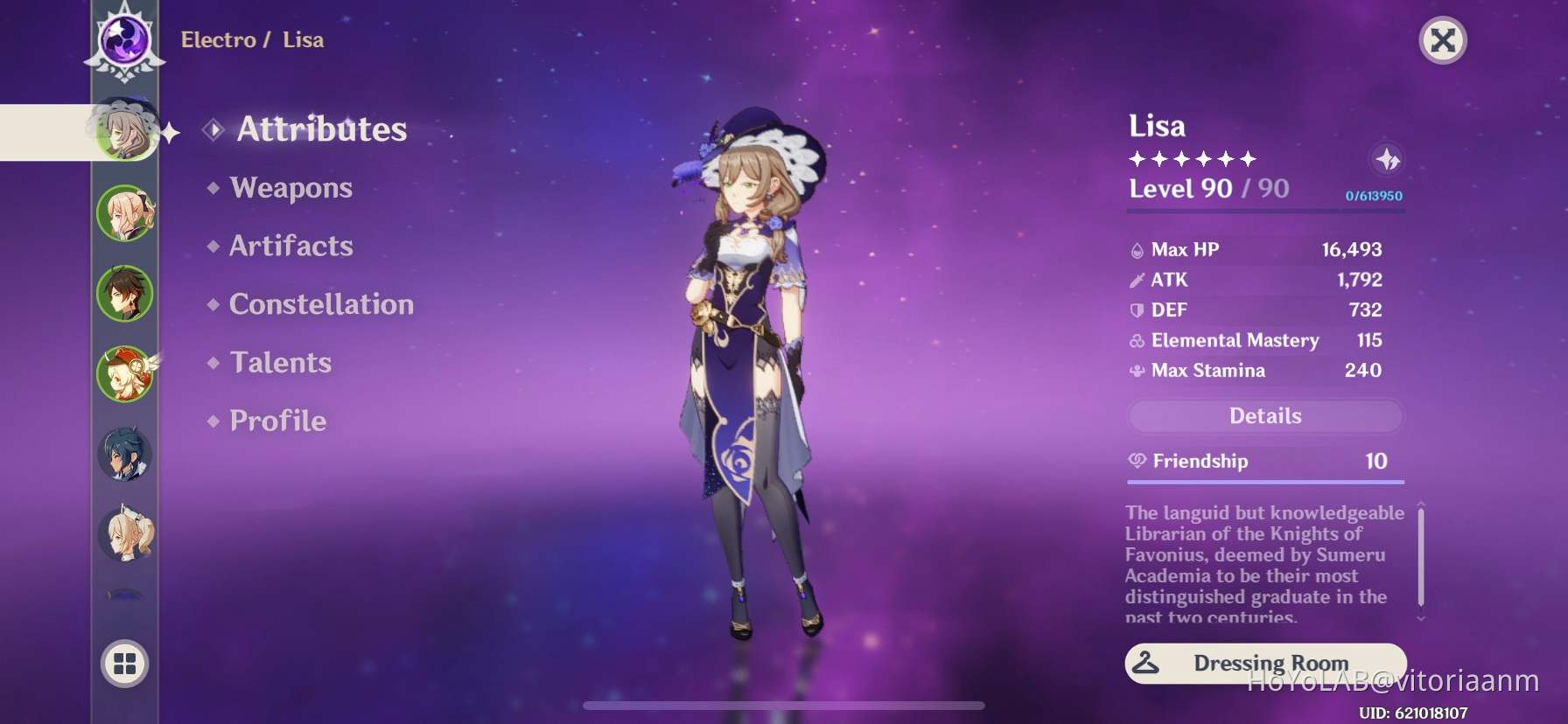Screen dimensions: 1568x724
Task: Click the Friendship icon next to the level 10
Action: (x=1137, y=461)
